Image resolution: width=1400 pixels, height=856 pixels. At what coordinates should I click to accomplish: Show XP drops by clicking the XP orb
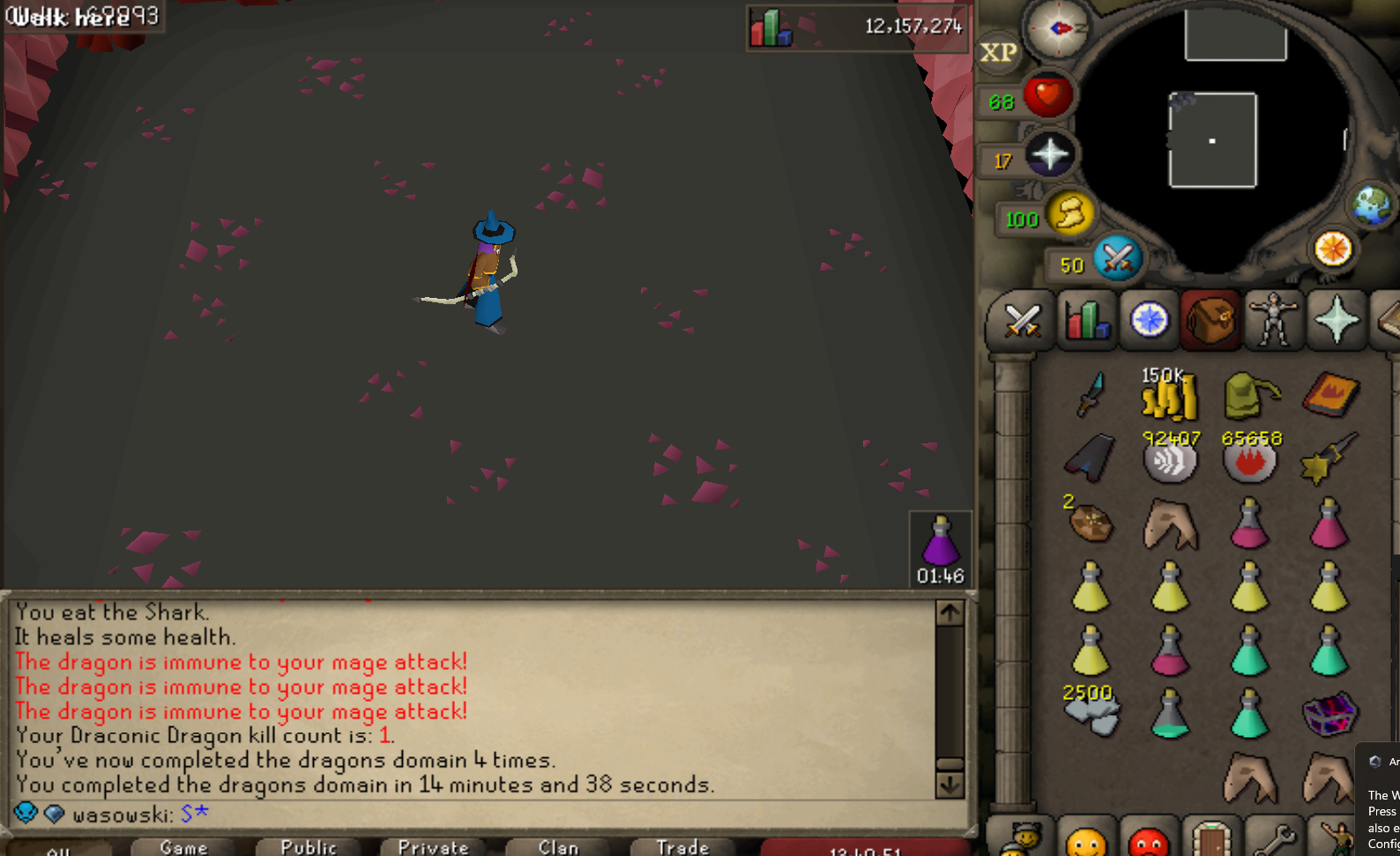coord(997,53)
